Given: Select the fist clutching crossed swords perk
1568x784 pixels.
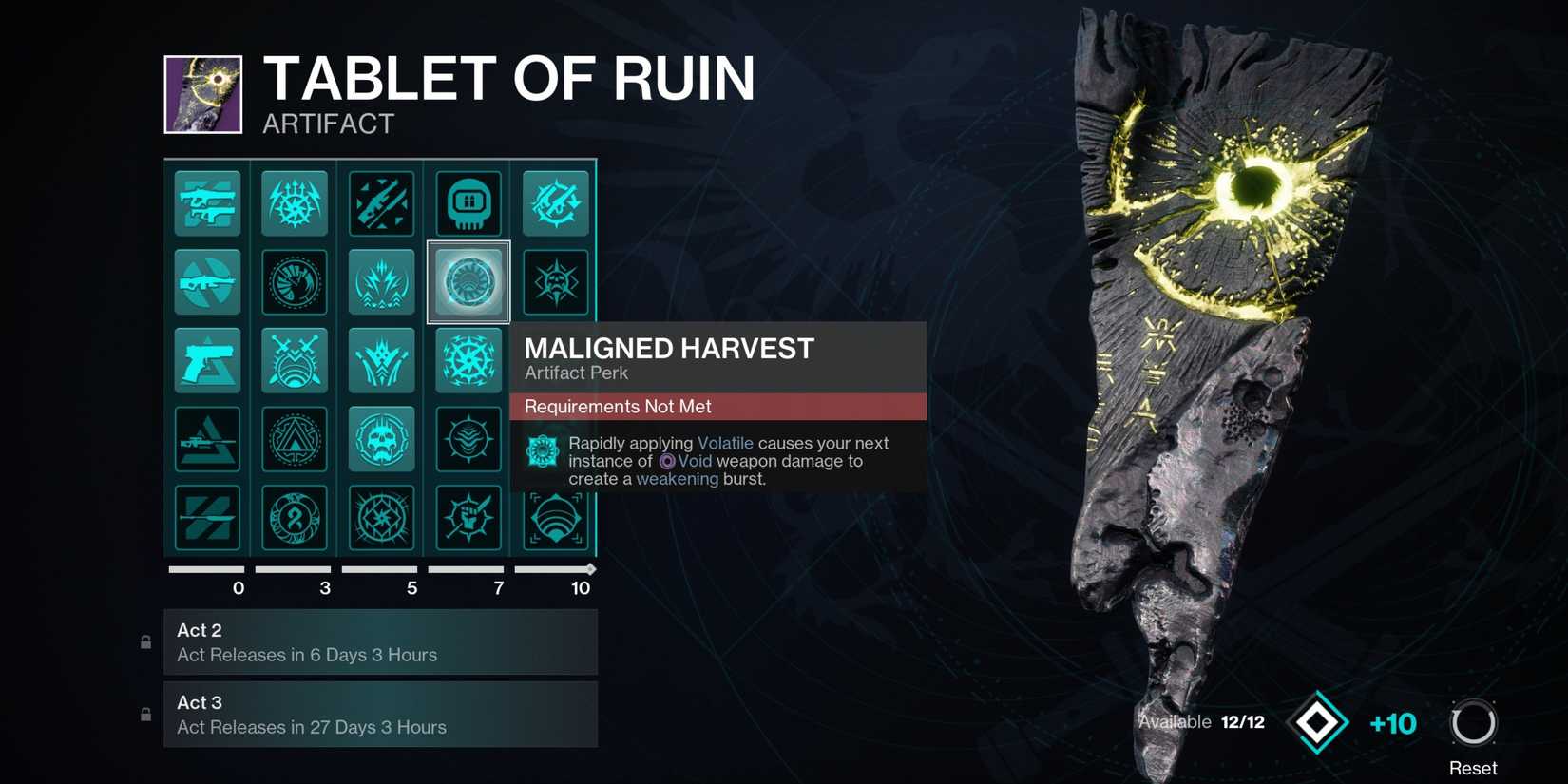Looking at the screenshot, I should coord(468,519).
